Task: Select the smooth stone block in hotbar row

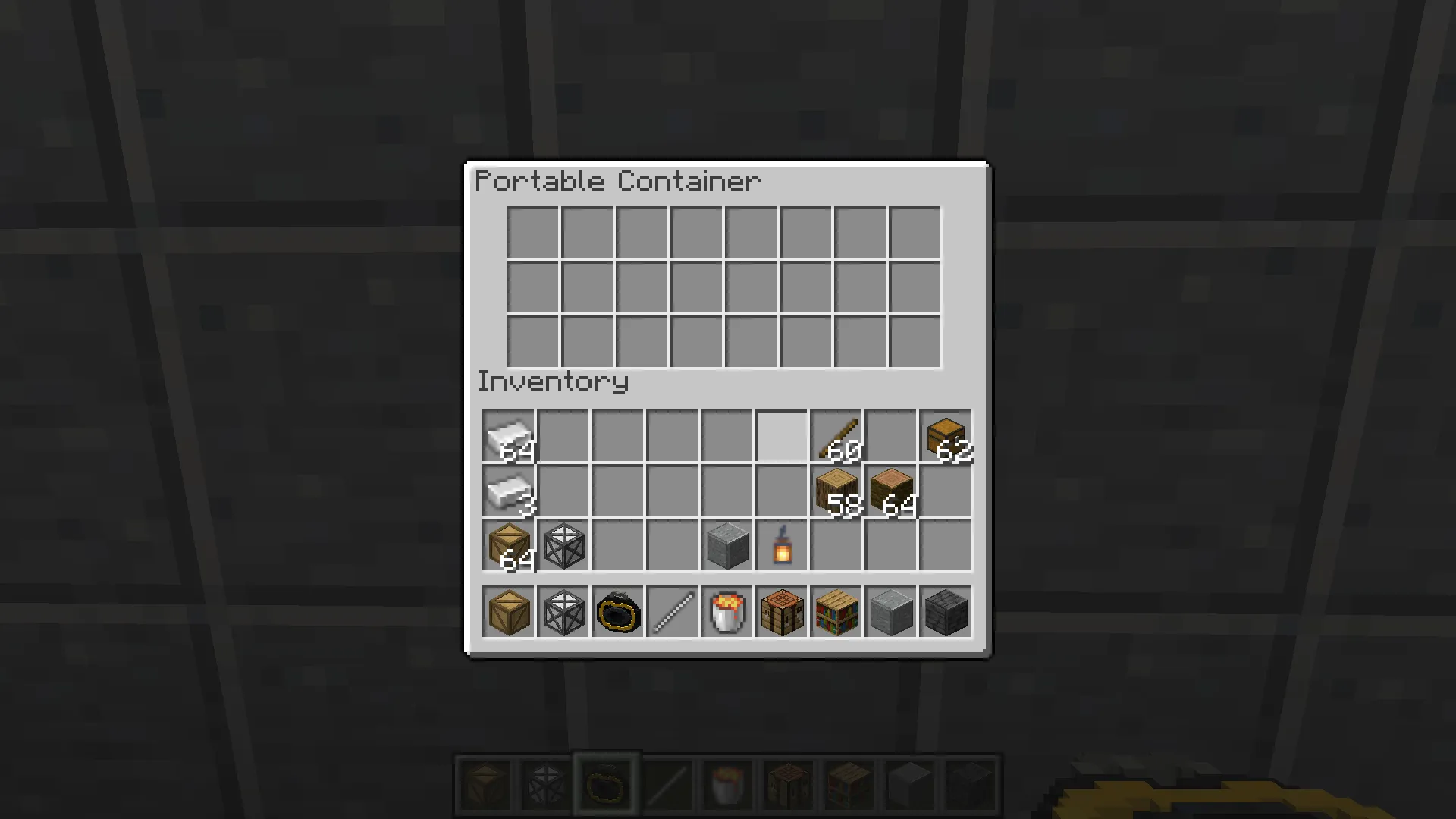Action: click(x=890, y=612)
